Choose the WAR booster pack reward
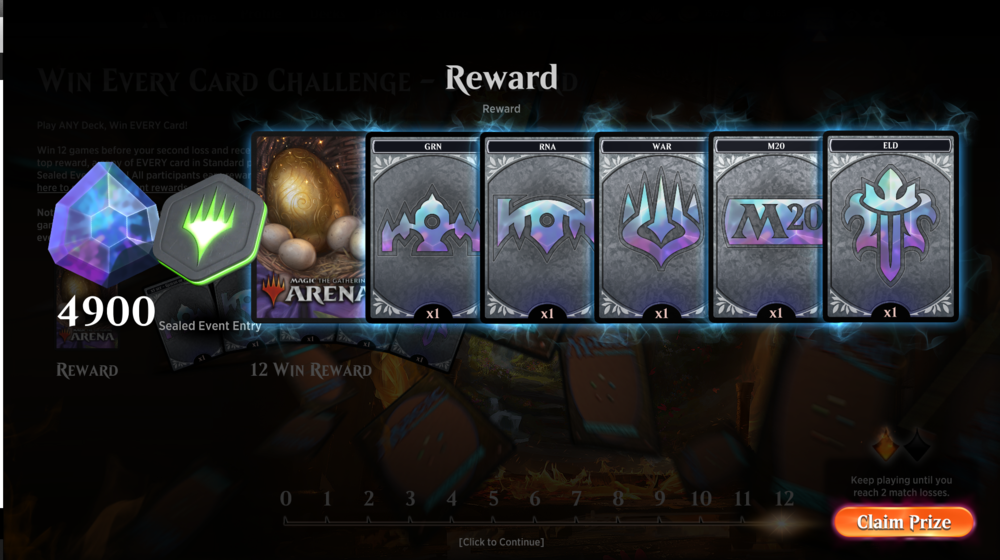1000x560 pixels. [653, 228]
